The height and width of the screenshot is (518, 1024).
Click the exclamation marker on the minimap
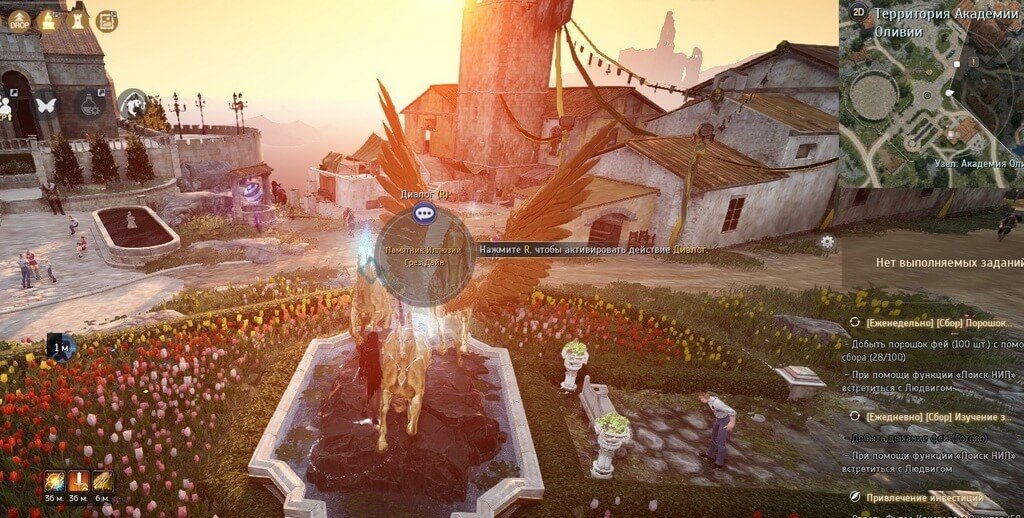973,63
